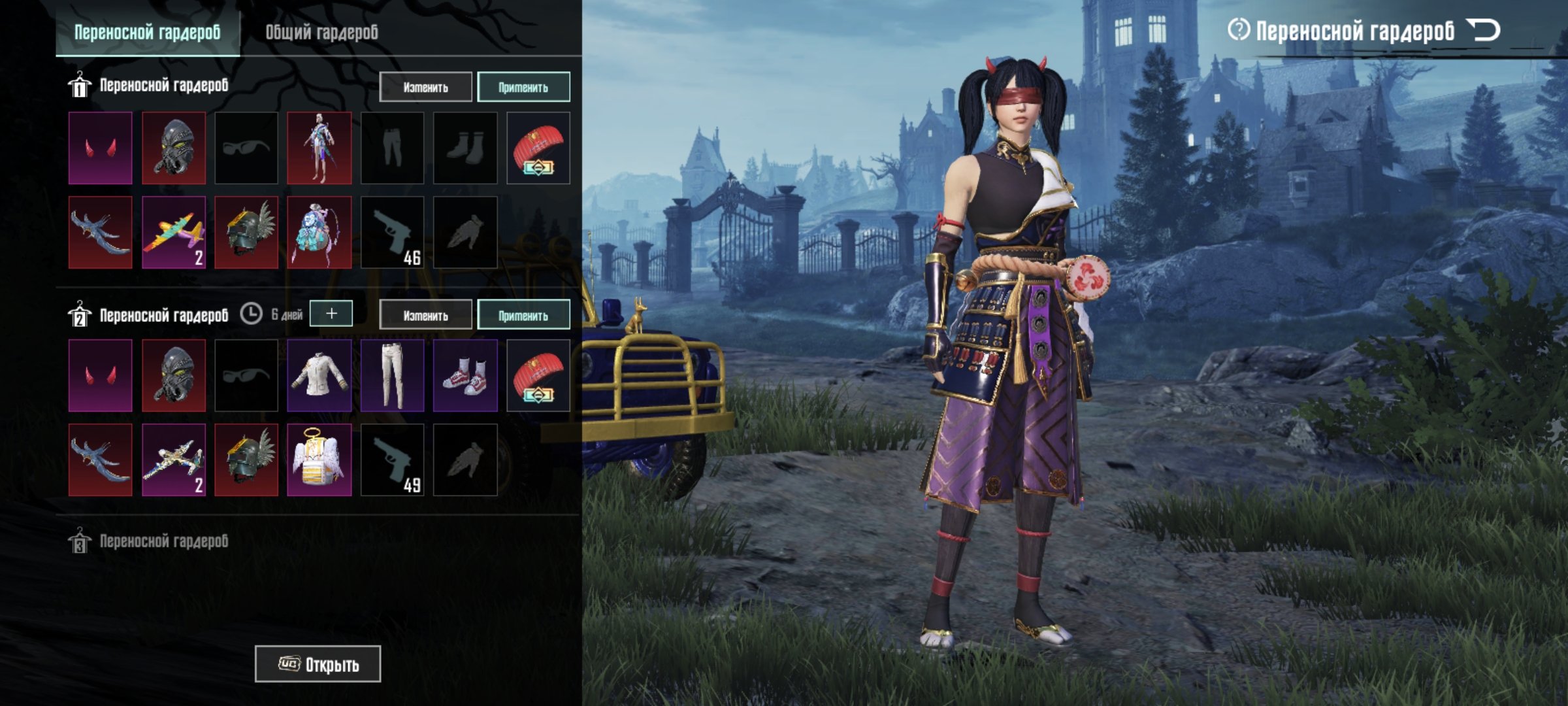The width and height of the screenshot is (1568, 706).
Task: Select the Переносной гардероб tab
Action: [148, 32]
